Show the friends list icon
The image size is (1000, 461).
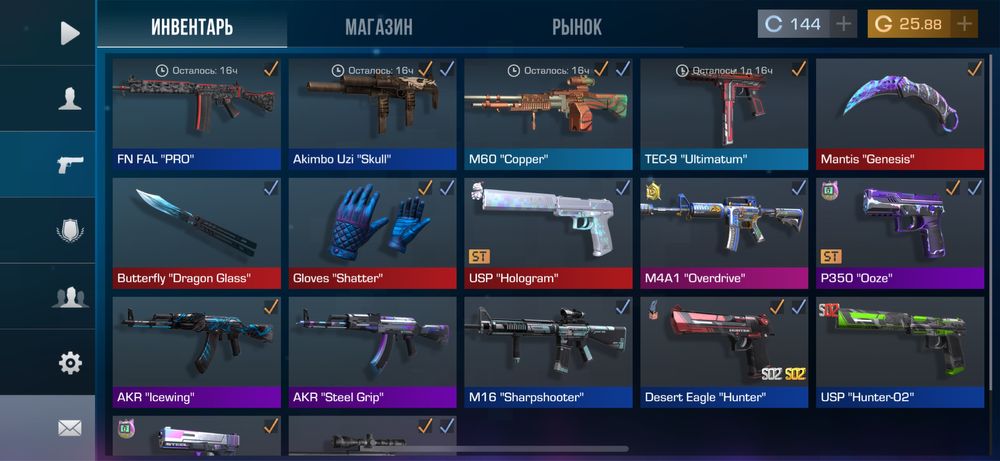69,297
